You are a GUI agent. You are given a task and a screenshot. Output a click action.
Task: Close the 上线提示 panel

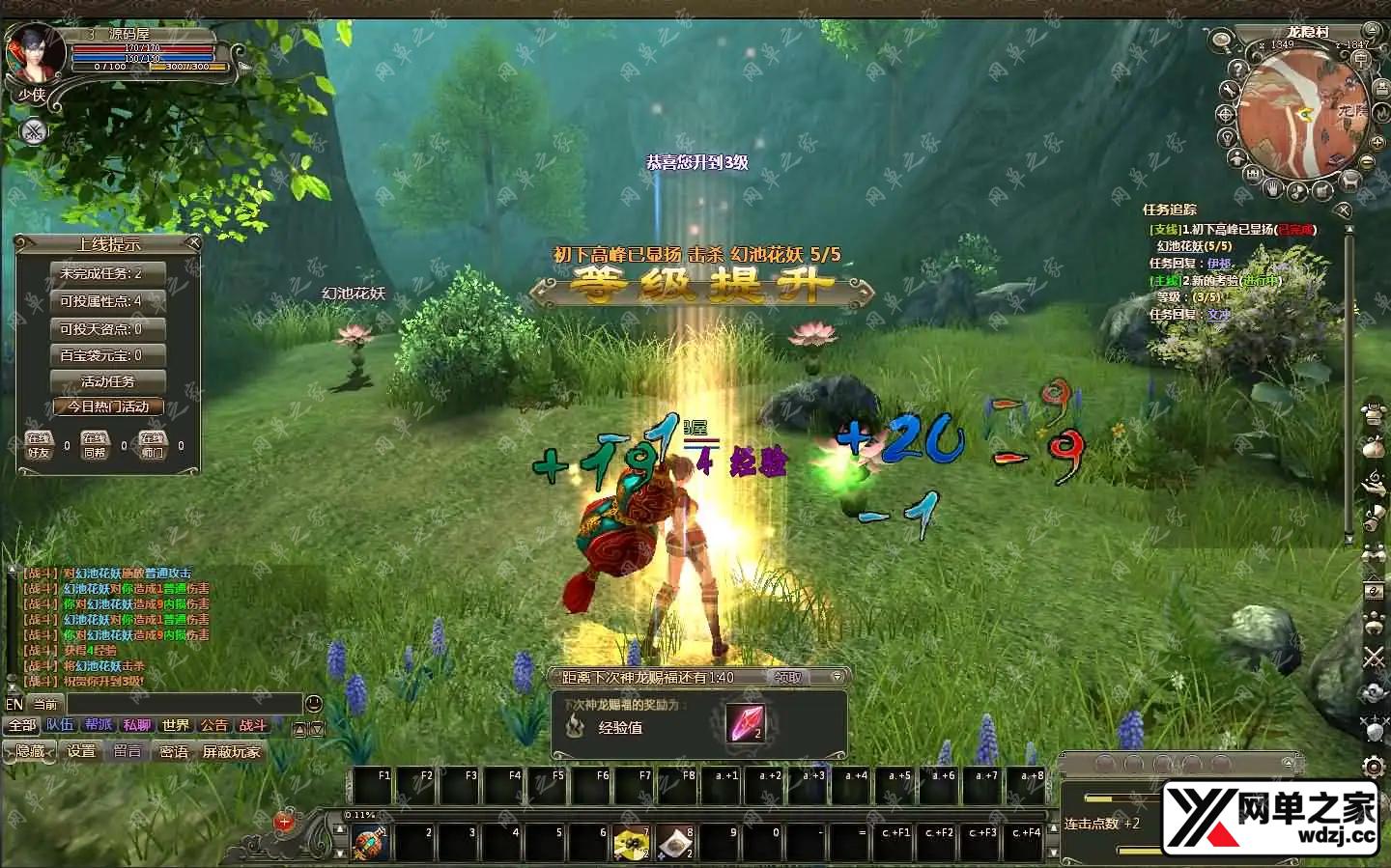coord(193,242)
